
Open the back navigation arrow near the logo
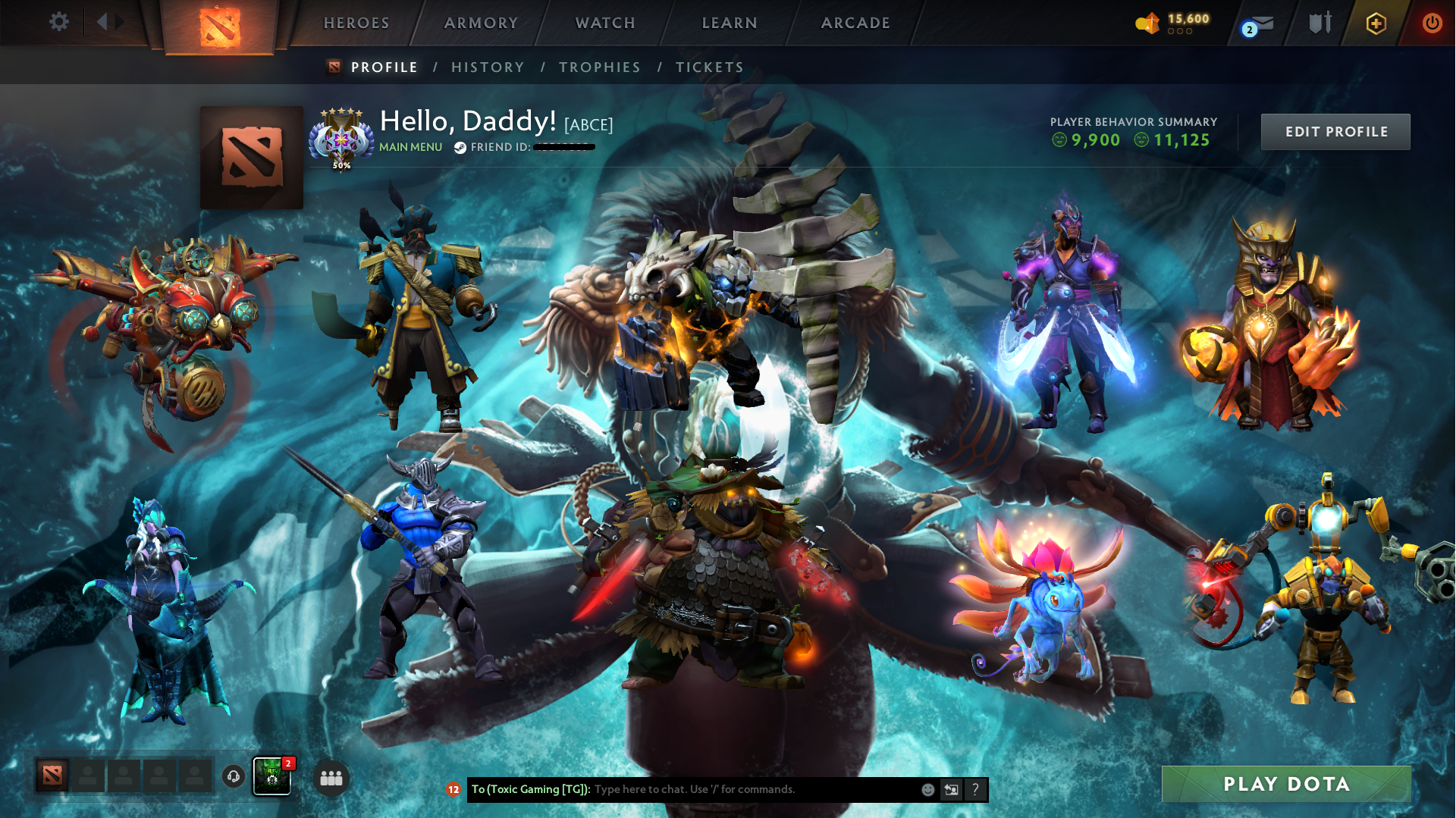tap(103, 21)
